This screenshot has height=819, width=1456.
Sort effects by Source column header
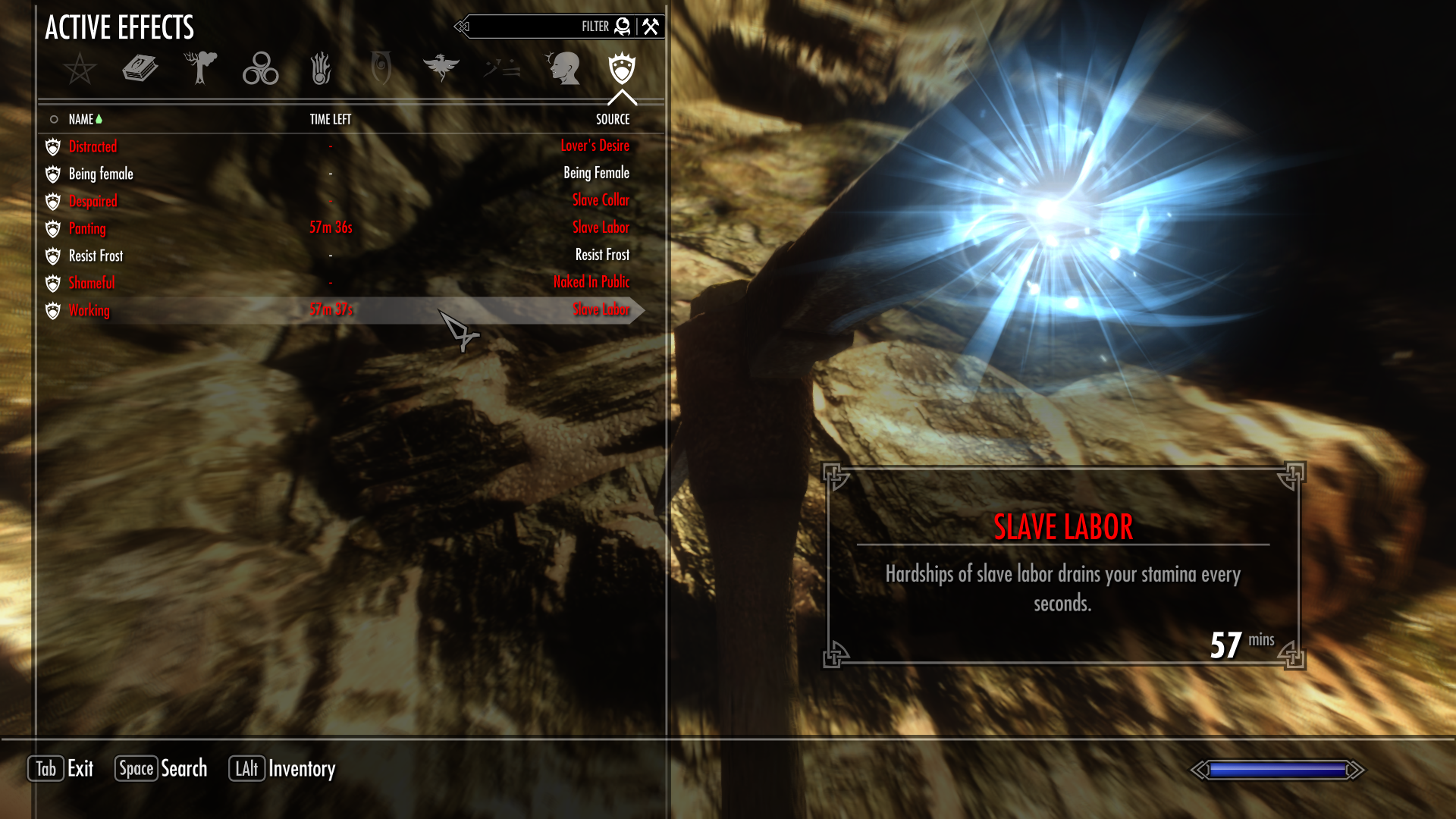click(613, 119)
